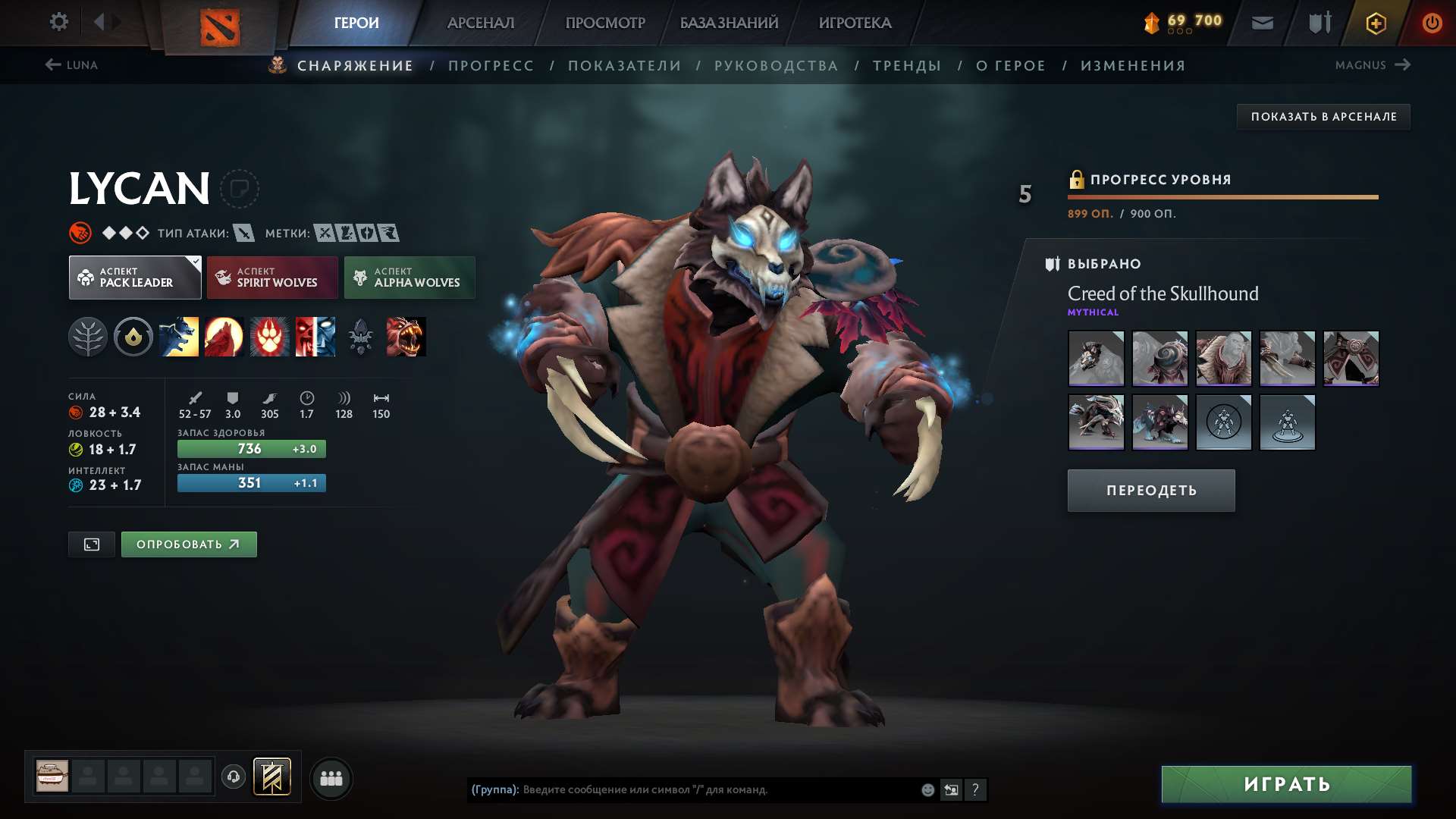This screenshot has width=1456, height=819.
Task: View the Feral Impulse paw ability icon
Action: click(x=270, y=337)
